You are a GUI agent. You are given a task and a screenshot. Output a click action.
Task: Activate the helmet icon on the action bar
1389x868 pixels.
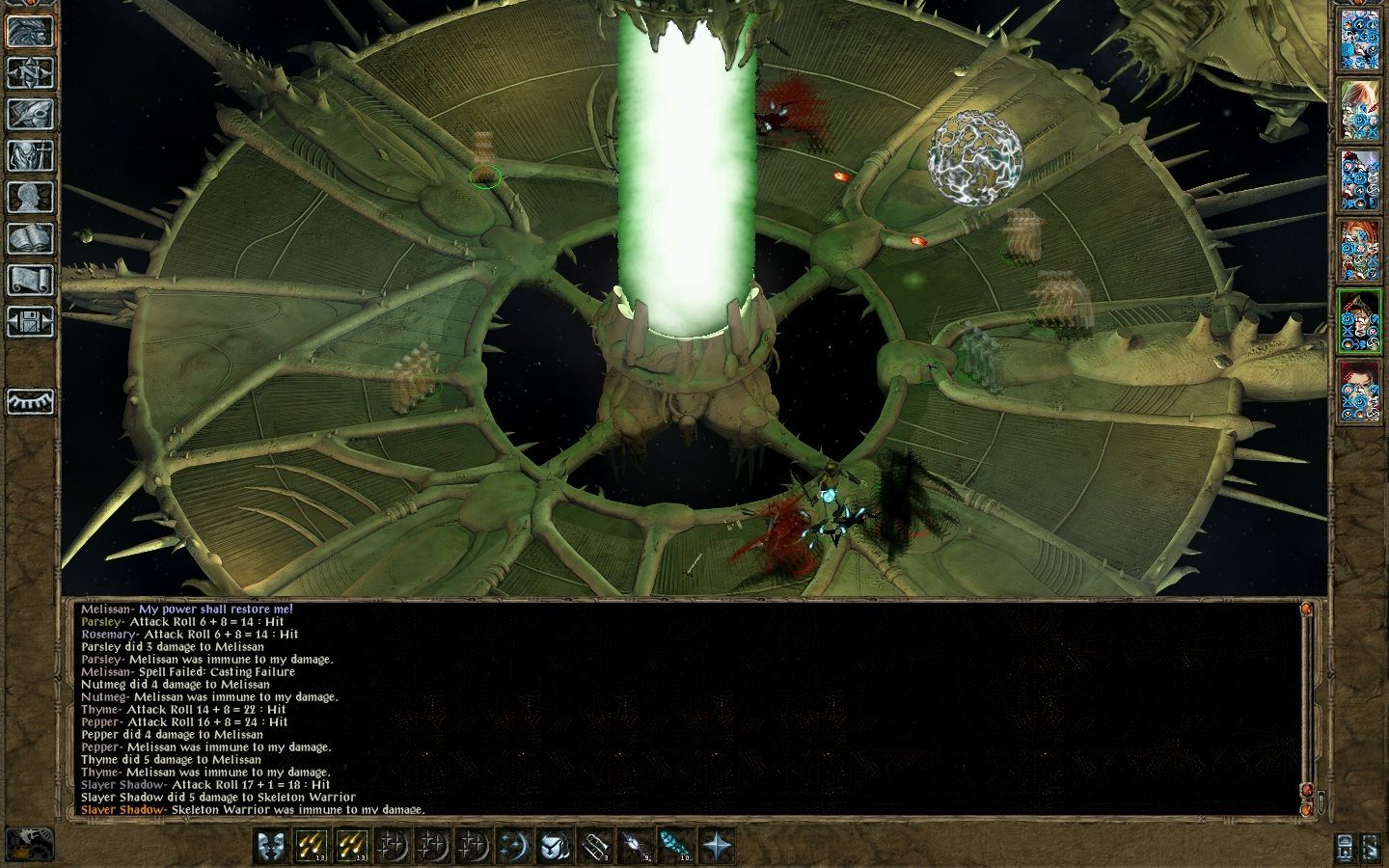(x=553, y=846)
